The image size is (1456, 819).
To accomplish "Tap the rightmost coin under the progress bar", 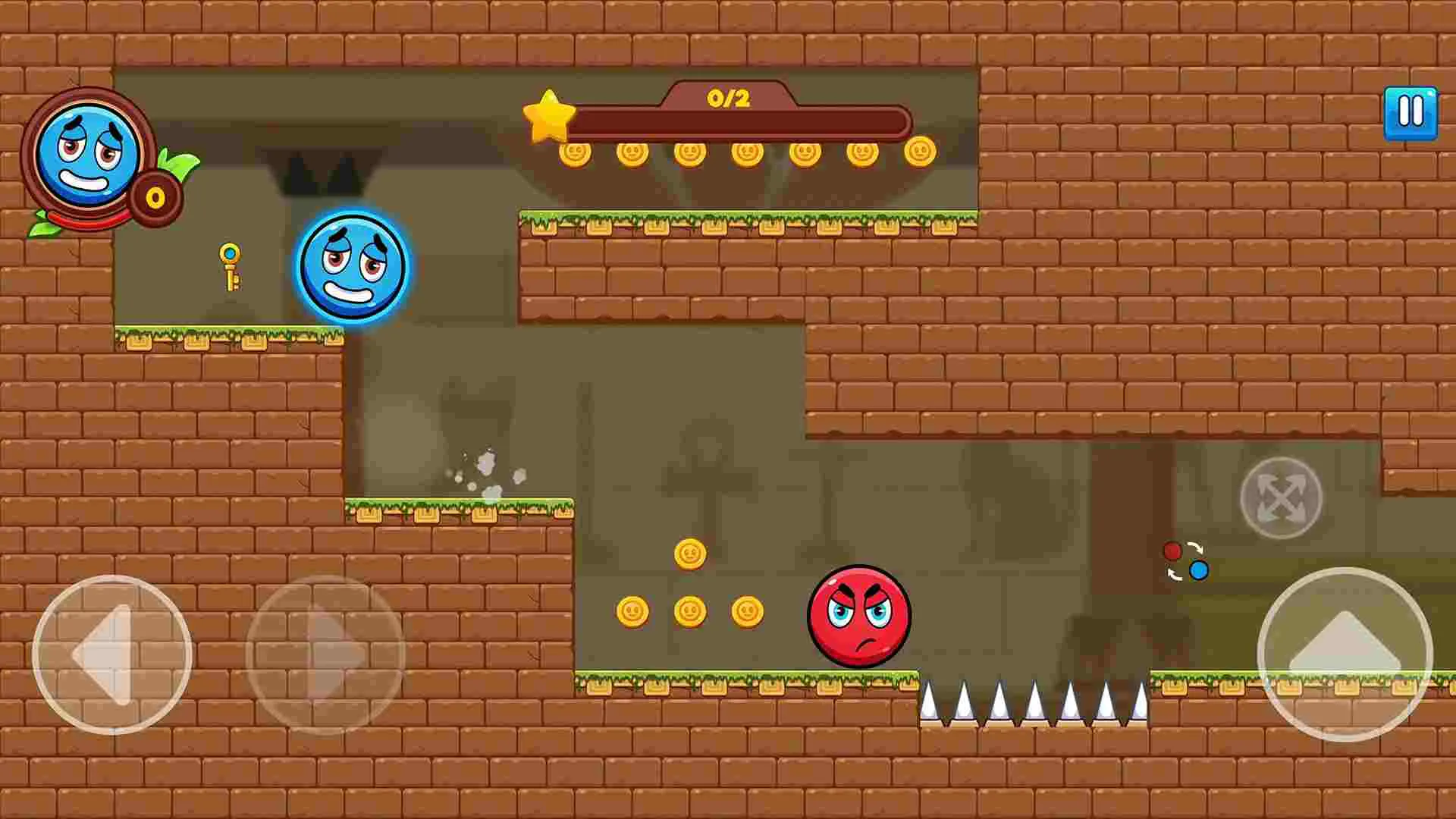I will tap(920, 152).
